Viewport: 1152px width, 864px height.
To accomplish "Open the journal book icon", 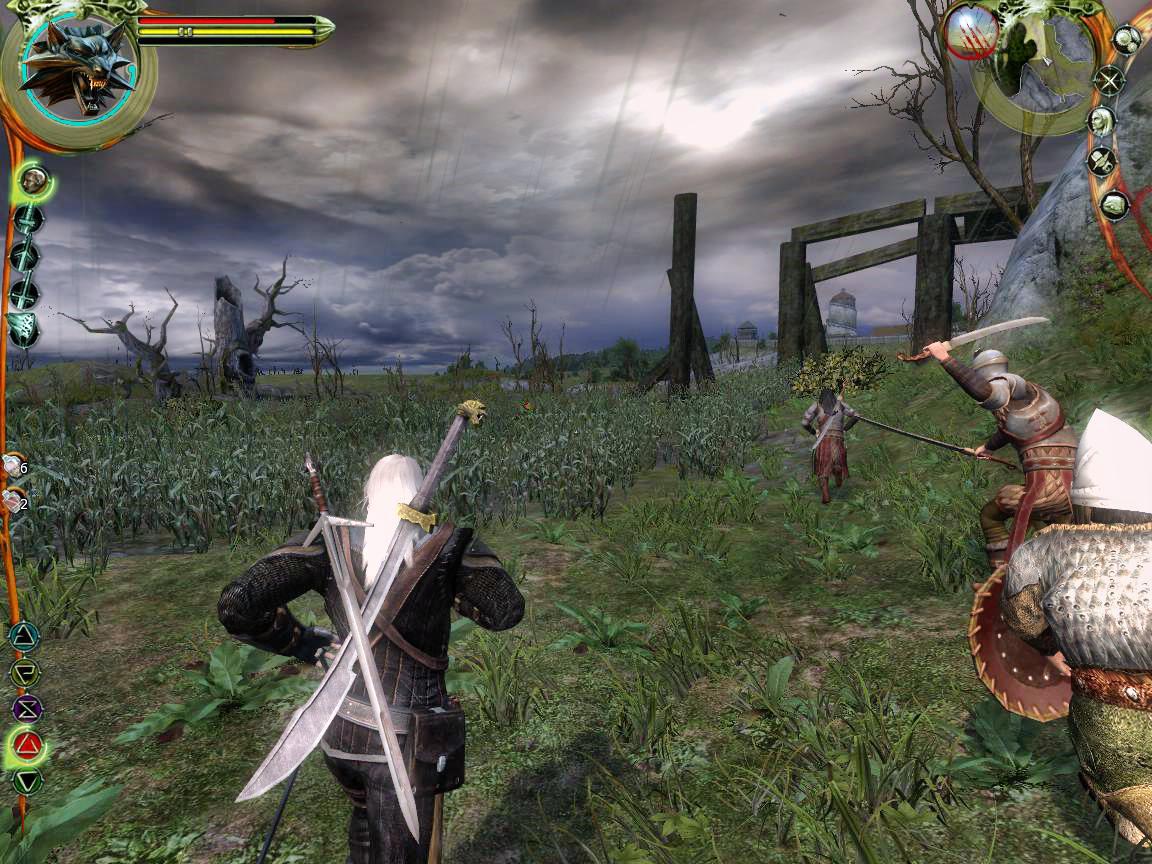I will coord(1114,205).
